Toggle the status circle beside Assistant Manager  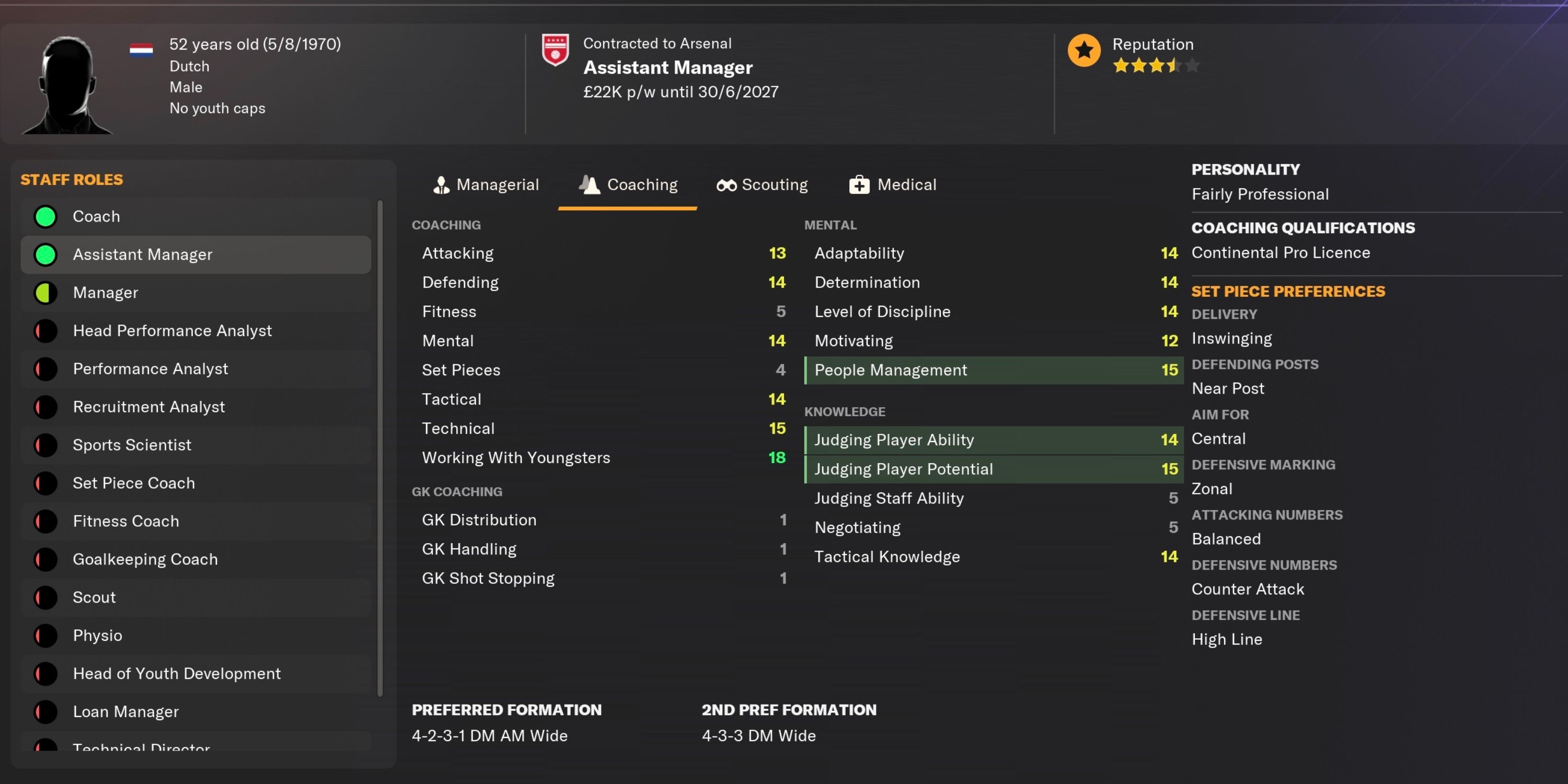point(45,255)
